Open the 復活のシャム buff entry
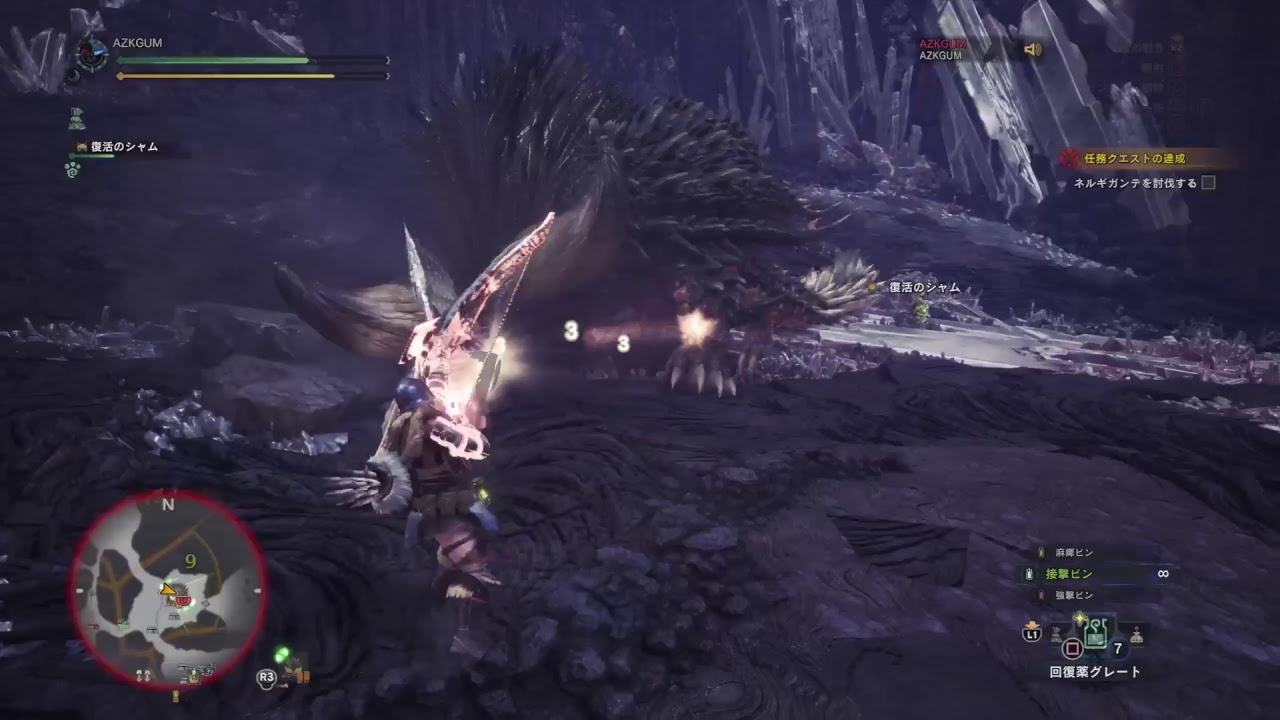1280x720 pixels. pyautogui.click(x=122, y=146)
